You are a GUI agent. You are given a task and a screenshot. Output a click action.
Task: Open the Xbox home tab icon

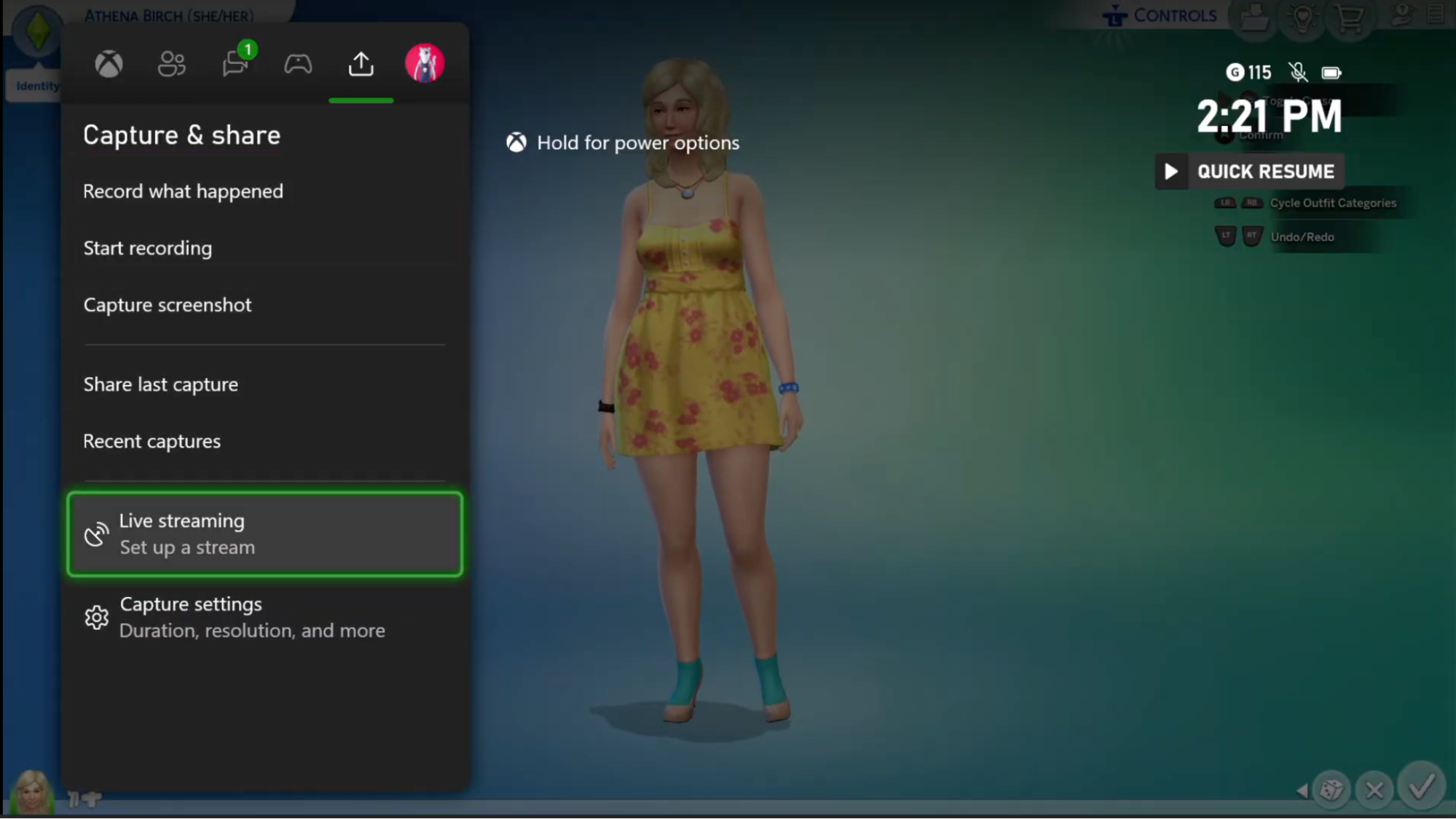pos(108,64)
